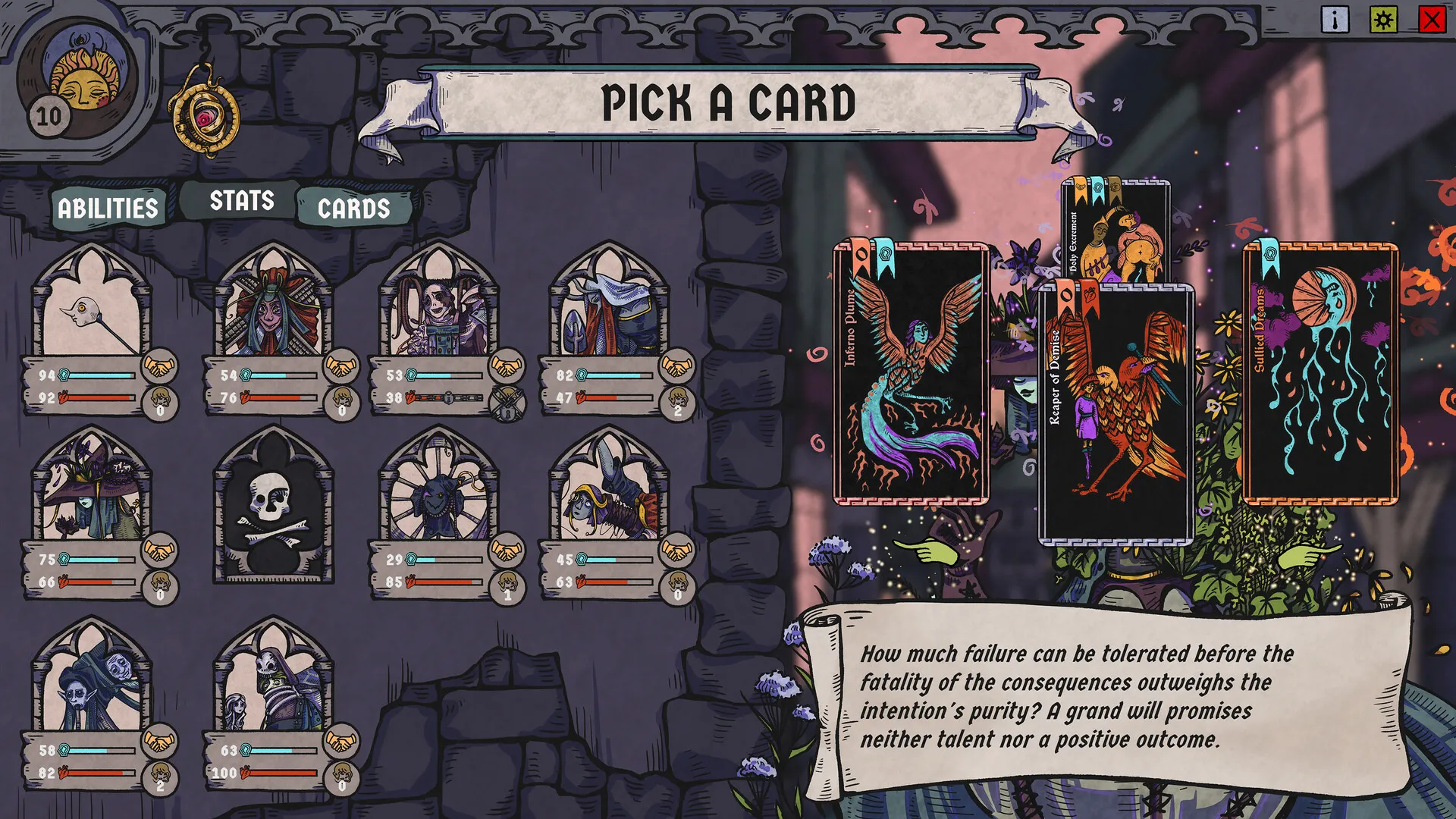Show the Cards tab
This screenshot has width=1456, height=819.
click(353, 209)
